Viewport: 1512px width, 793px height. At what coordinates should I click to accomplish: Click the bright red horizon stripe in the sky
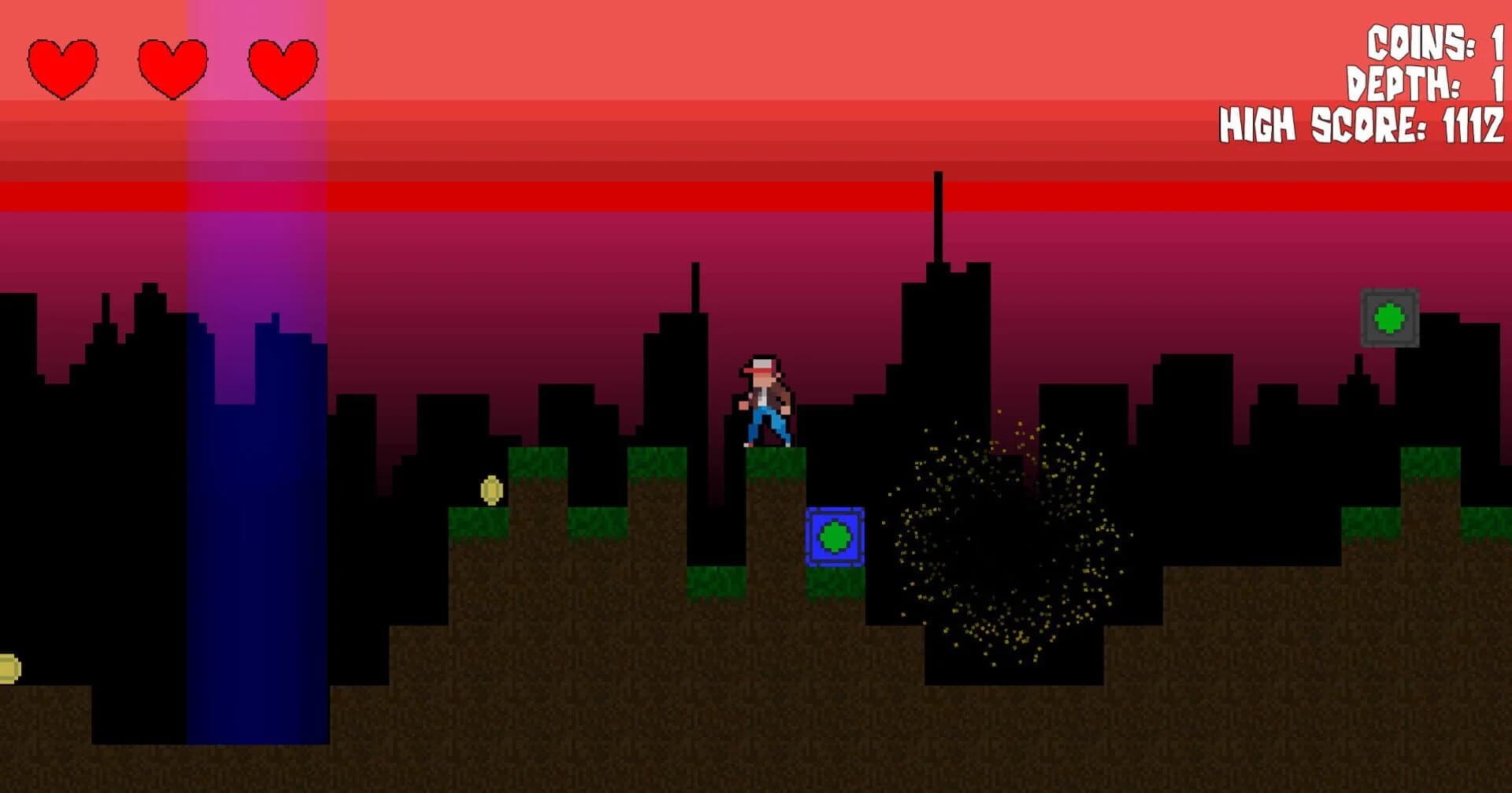[551, 195]
